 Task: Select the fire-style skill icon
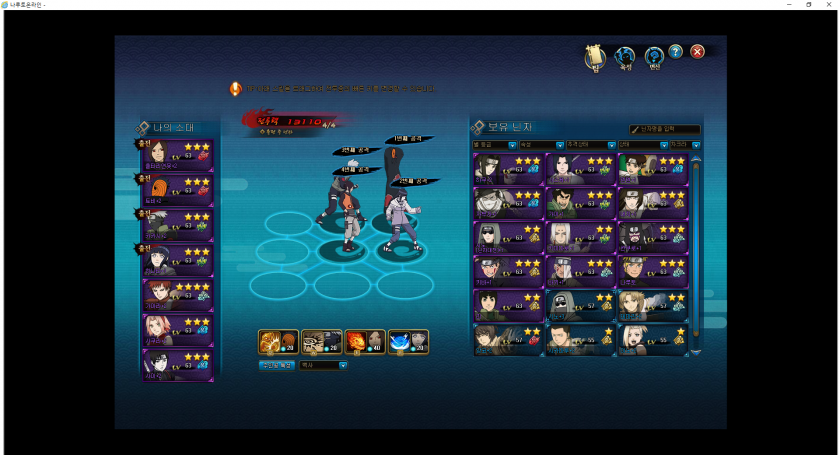click(x=358, y=342)
